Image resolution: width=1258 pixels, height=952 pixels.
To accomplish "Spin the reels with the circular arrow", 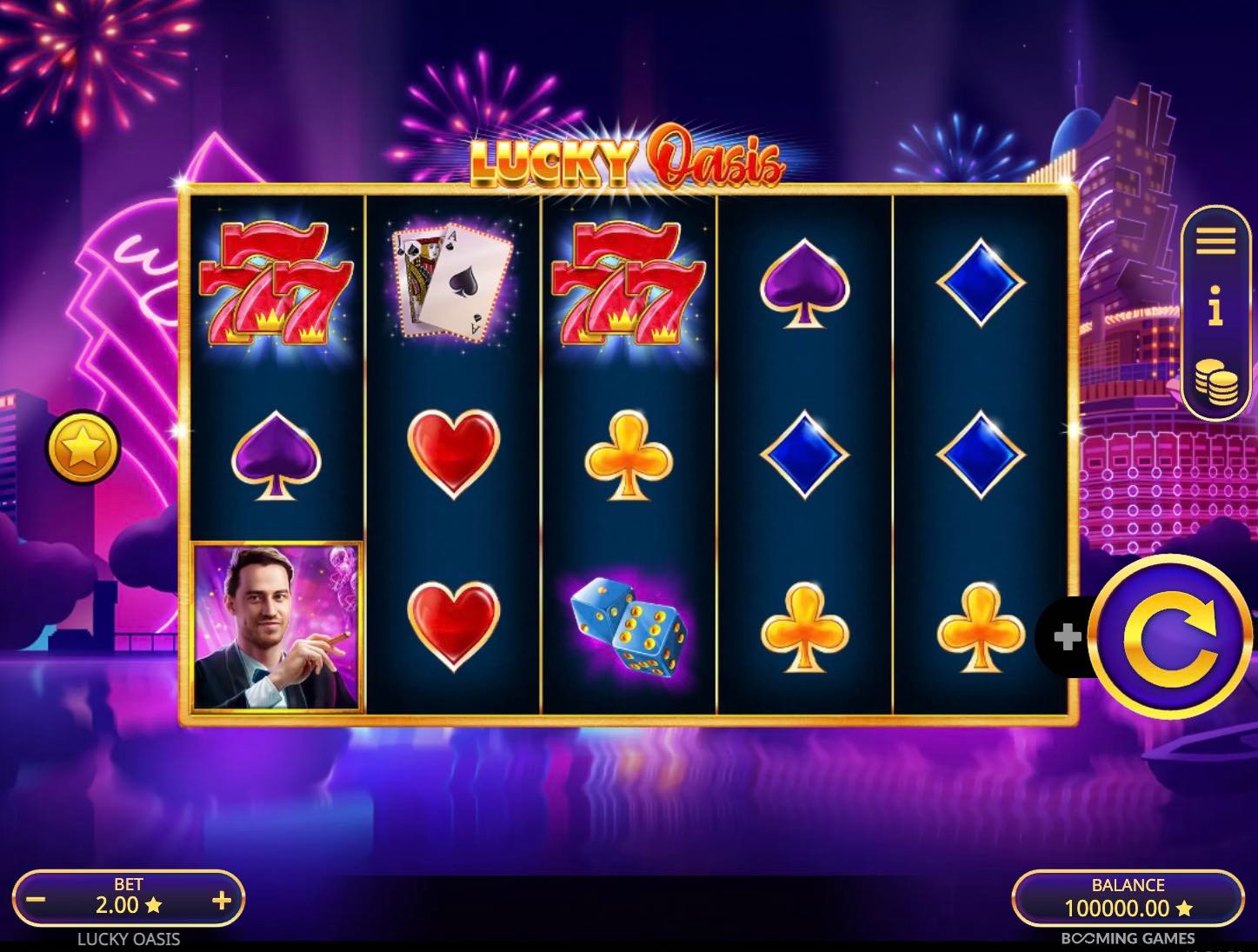I will tap(1169, 637).
